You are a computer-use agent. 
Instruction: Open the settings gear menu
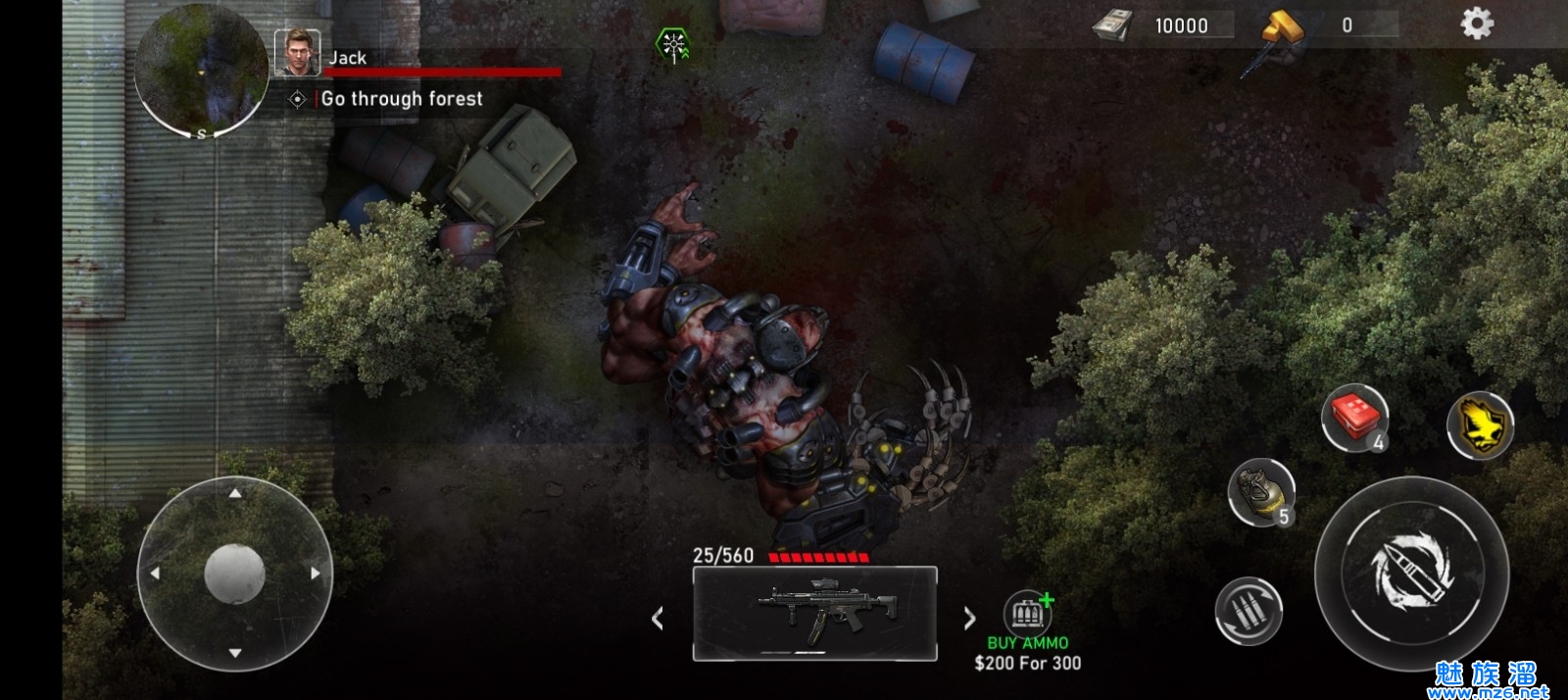click(x=1477, y=24)
